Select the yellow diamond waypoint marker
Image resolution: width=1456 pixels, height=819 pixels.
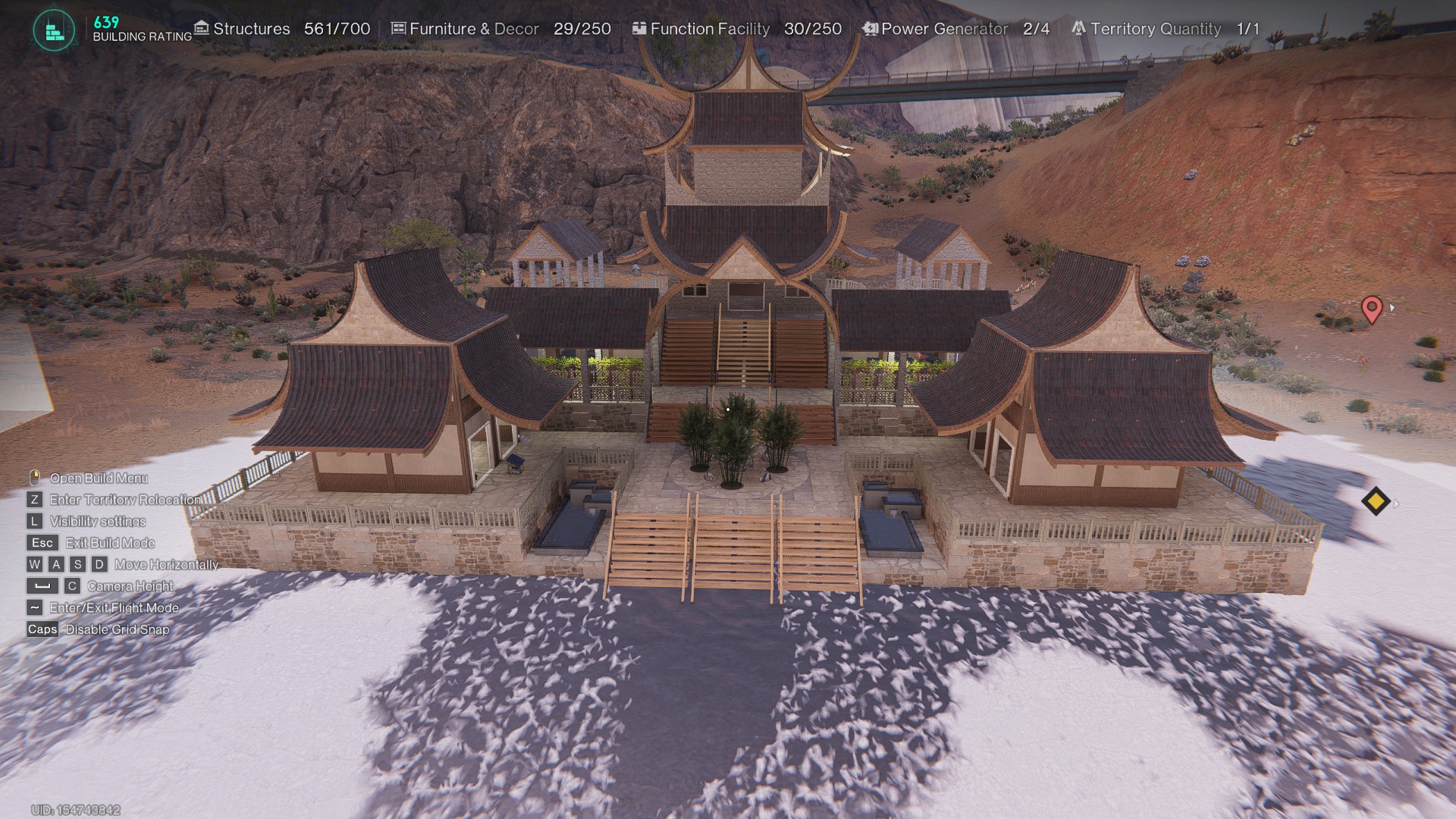1375,501
